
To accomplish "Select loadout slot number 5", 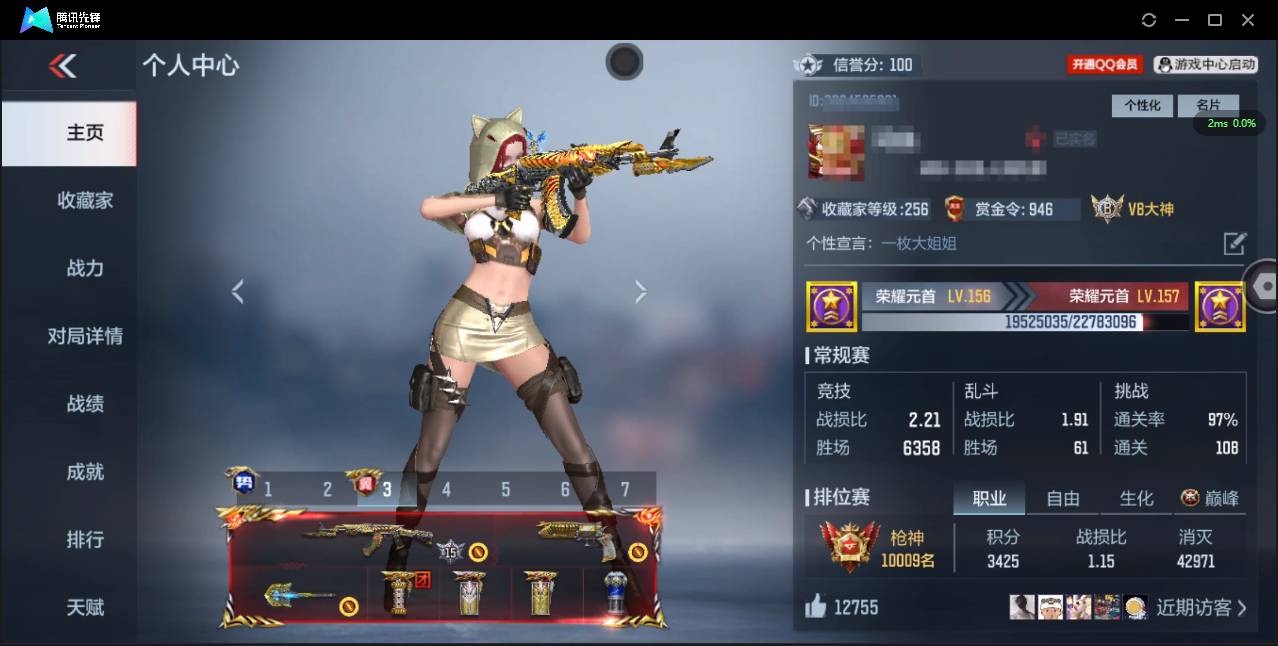I will 506,489.
